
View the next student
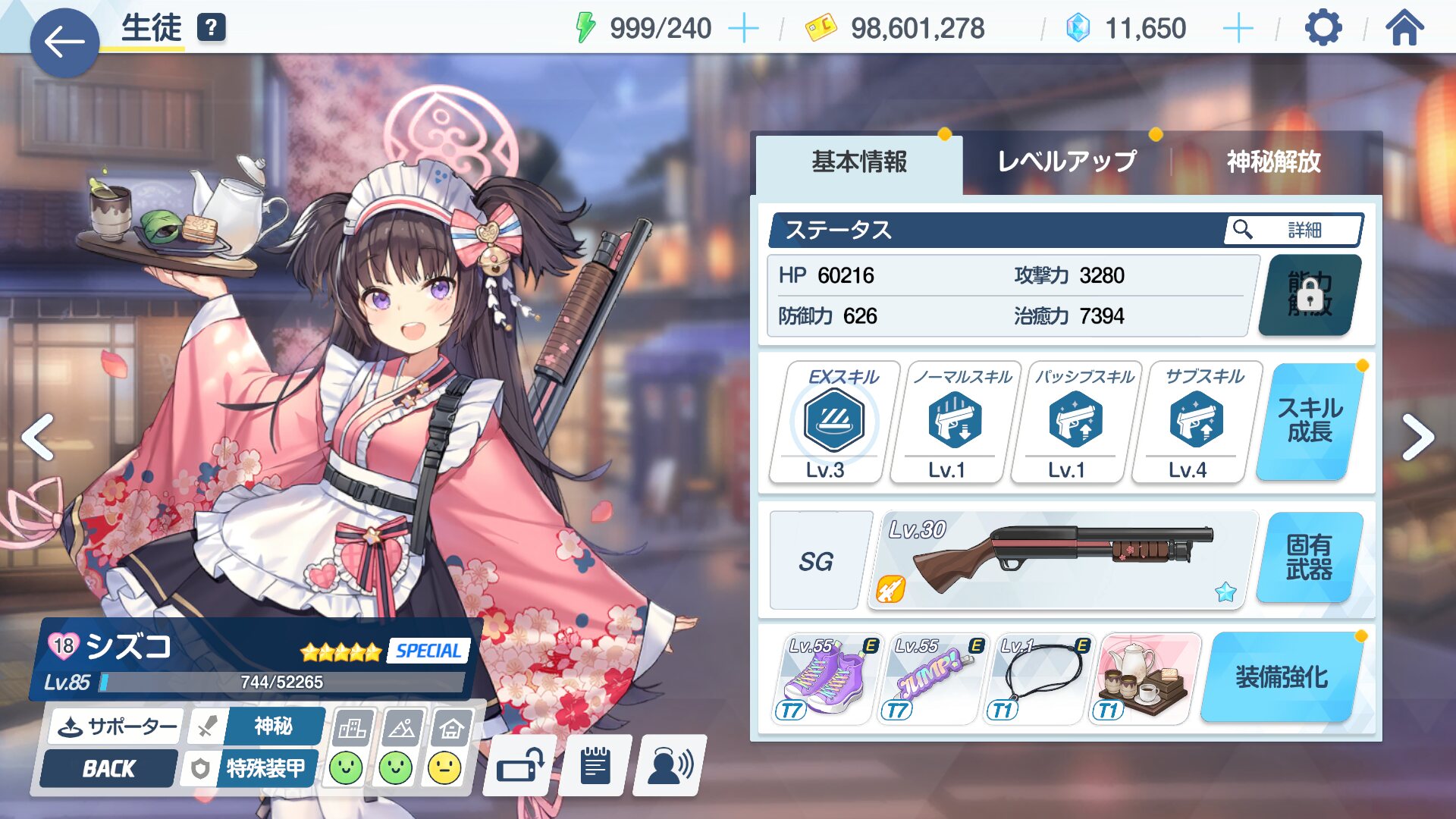(1417, 438)
